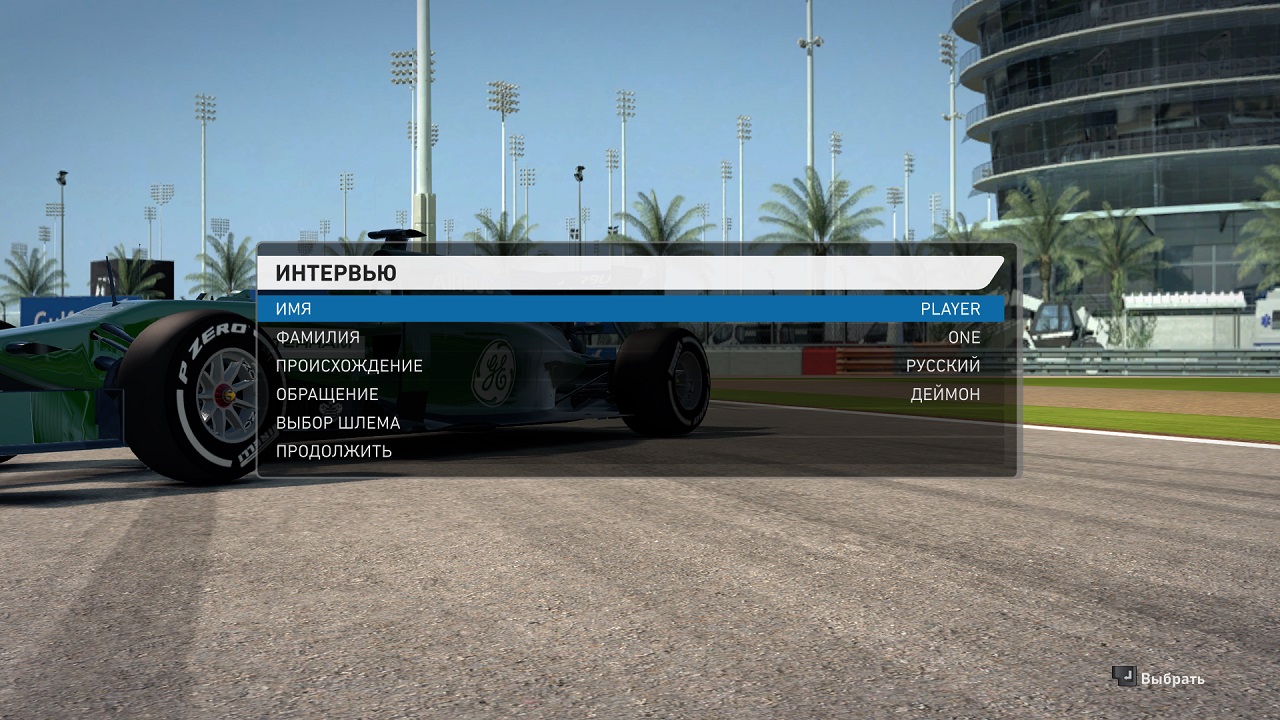Open the ПРОИСХОЖДЕНИЕ nationality option
This screenshot has height=720, width=1280.
tap(630, 366)
